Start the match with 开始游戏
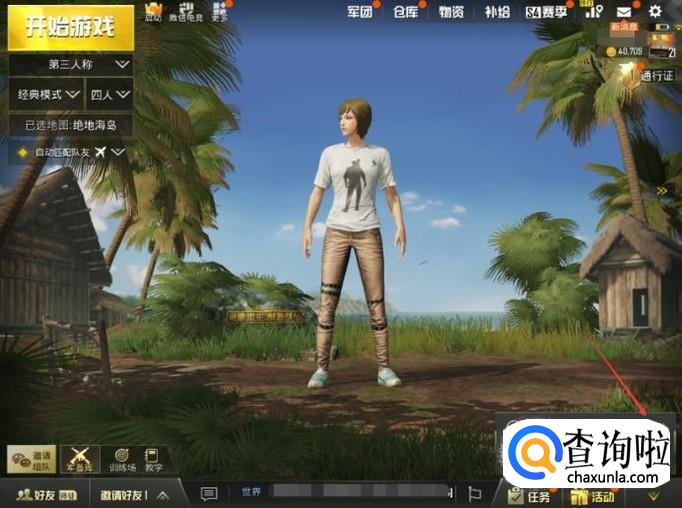682x508 pixels. click(x=69, y=26)
